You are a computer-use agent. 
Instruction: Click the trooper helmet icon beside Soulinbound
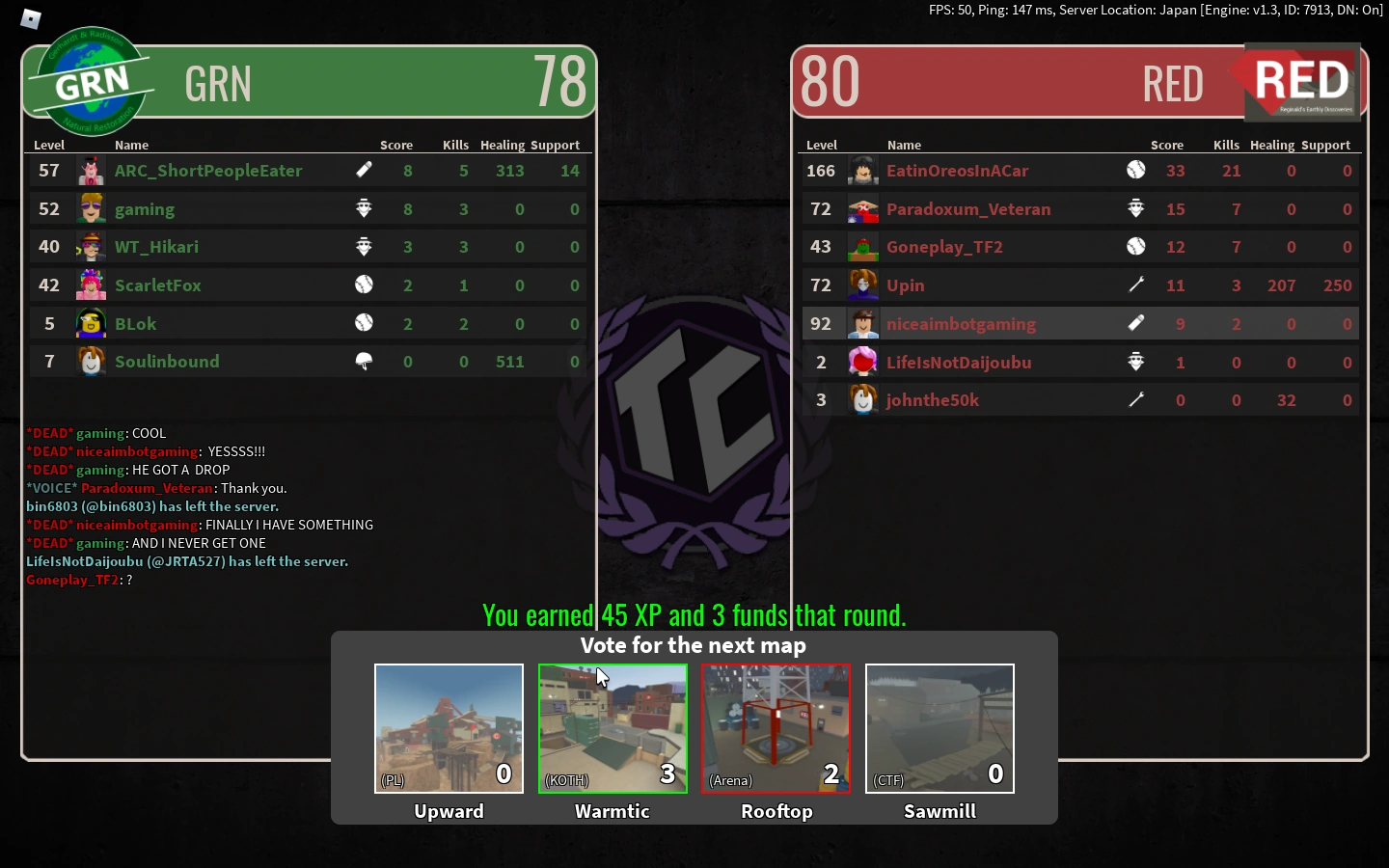(364, 360)
